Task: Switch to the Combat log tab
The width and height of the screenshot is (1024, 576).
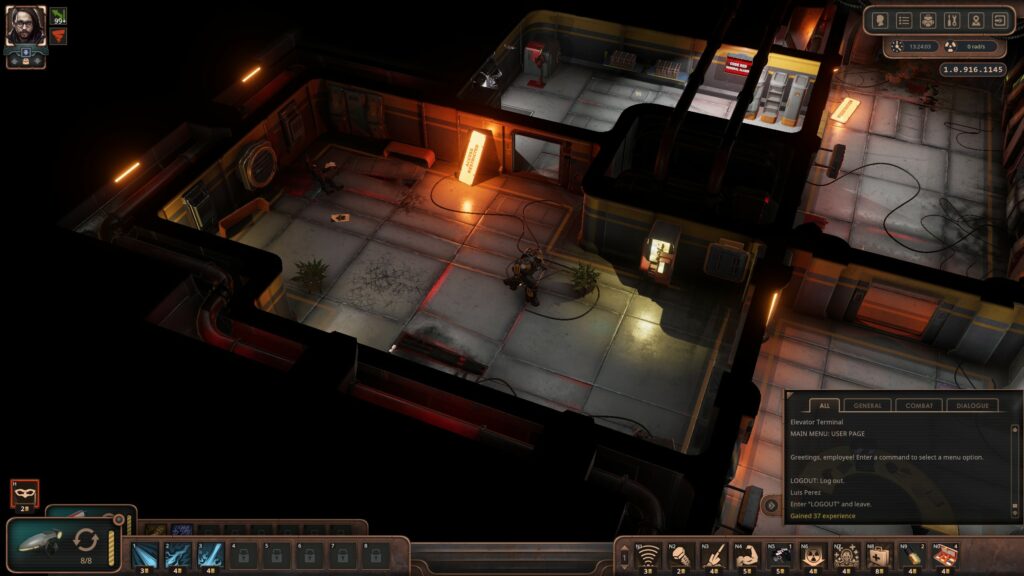Action: click(x=919, y=405)
